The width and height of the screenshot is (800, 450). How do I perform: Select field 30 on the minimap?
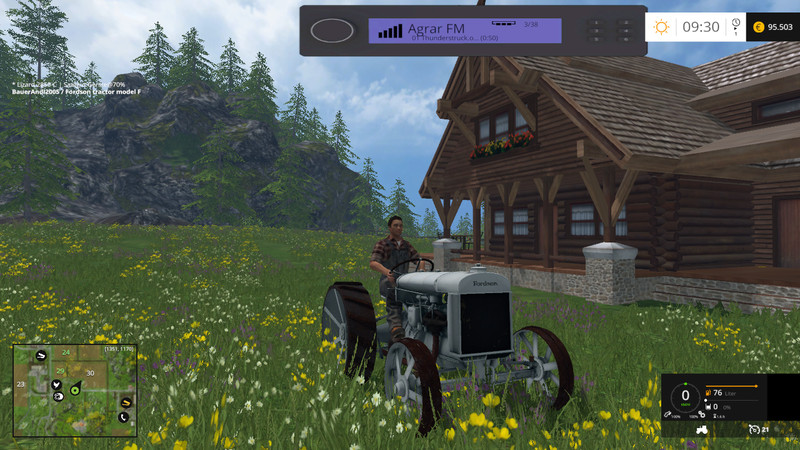(x=90, y=373)
